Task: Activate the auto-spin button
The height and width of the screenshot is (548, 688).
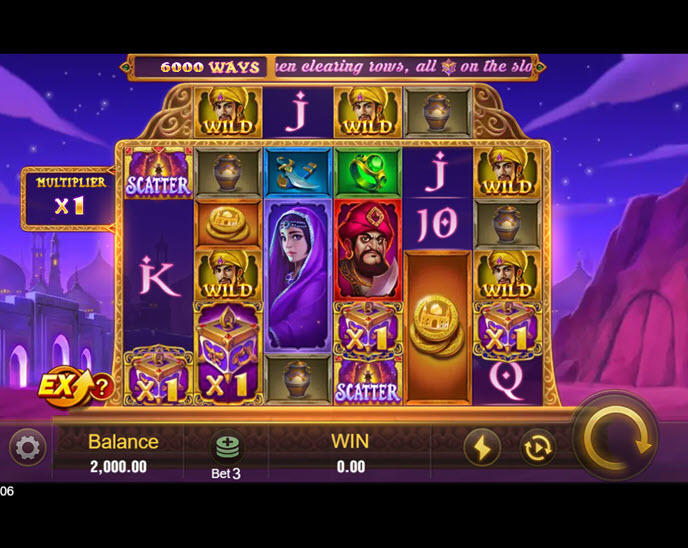Action: (538, 447)
